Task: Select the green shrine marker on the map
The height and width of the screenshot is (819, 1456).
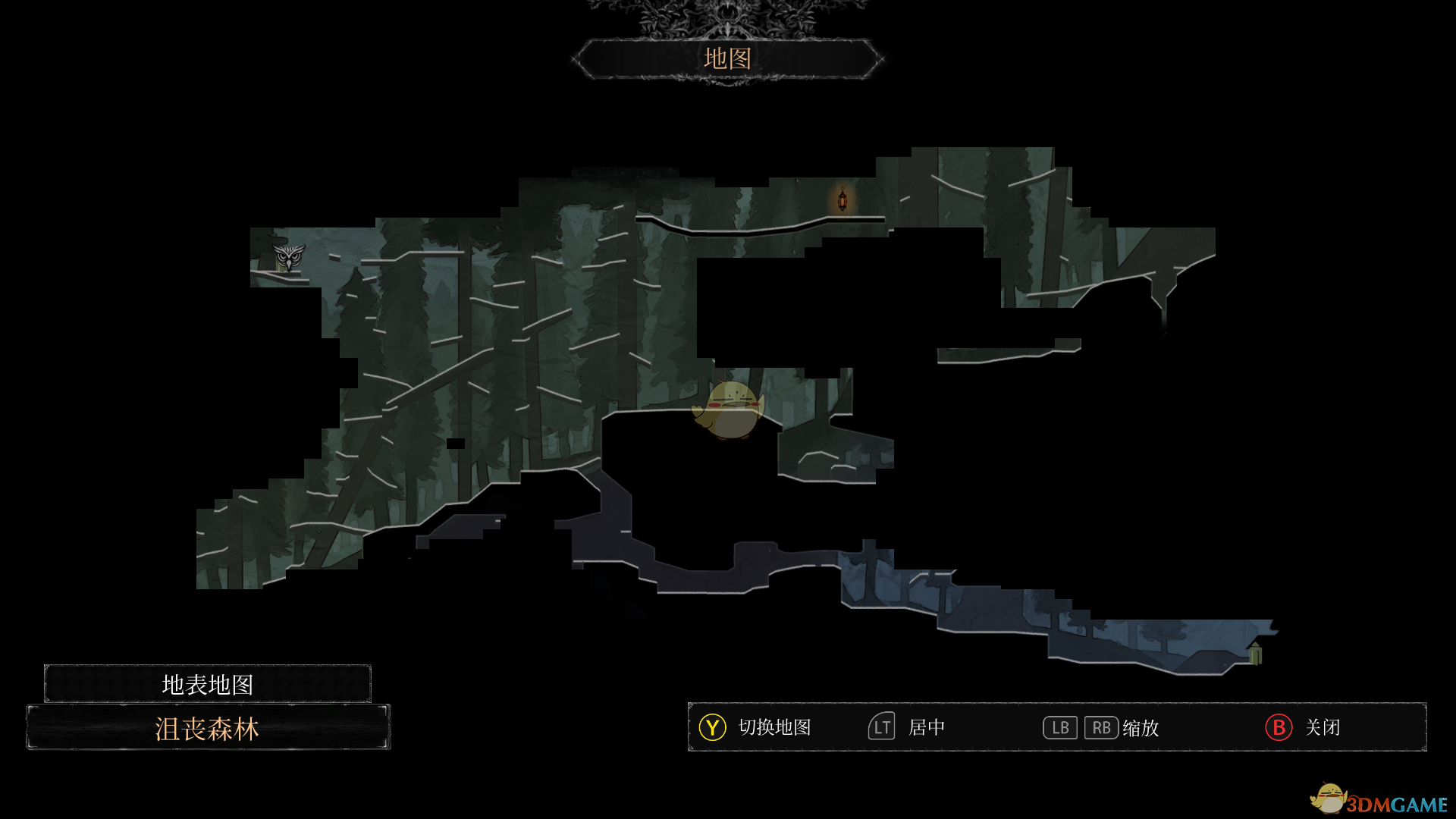Action: tap(1255, 653)
